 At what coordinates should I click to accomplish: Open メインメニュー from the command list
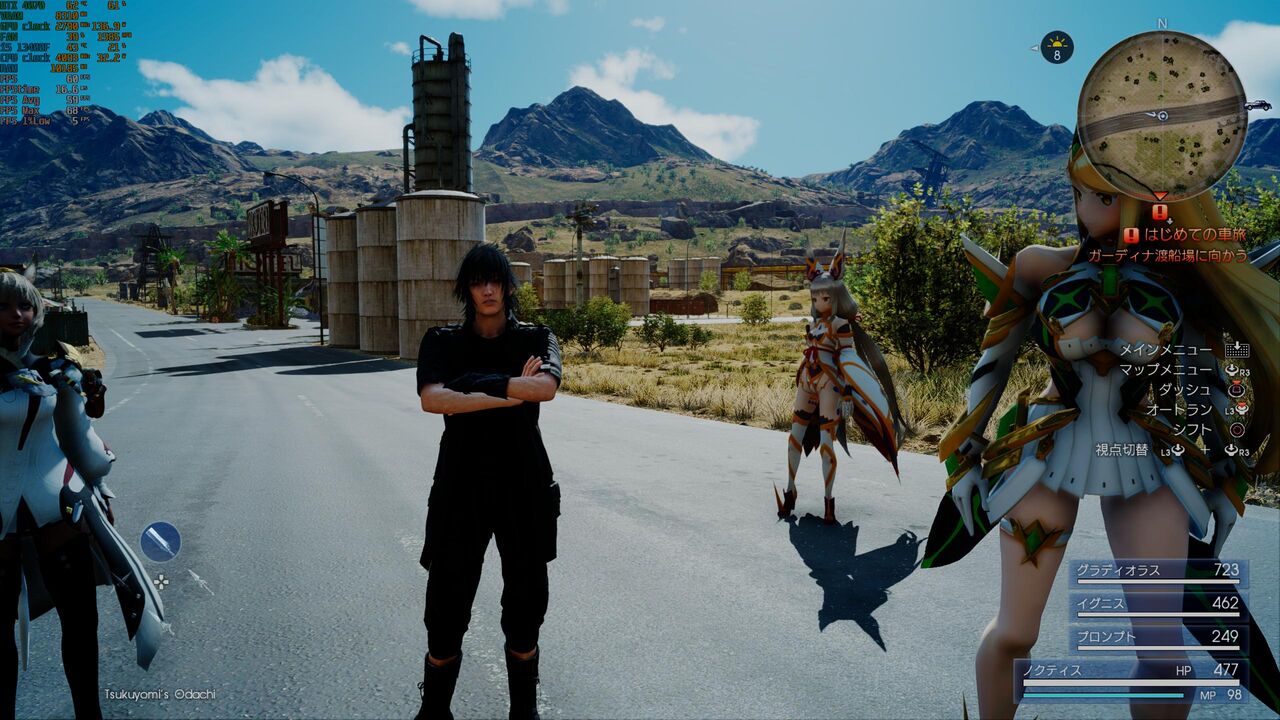(1169, 349)
